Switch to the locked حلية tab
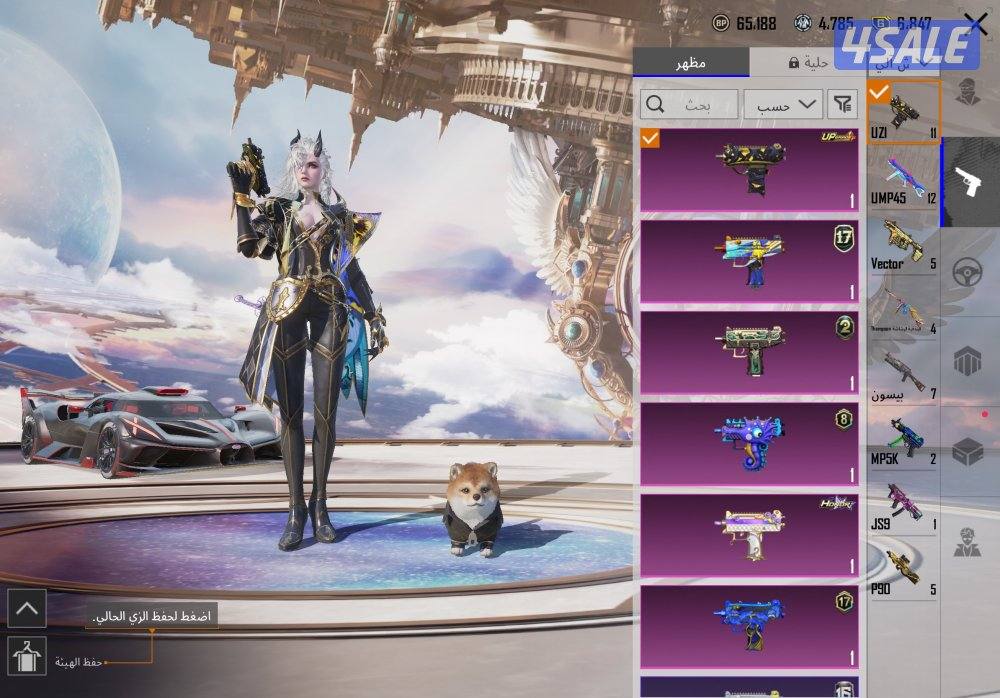 point(806,62)
